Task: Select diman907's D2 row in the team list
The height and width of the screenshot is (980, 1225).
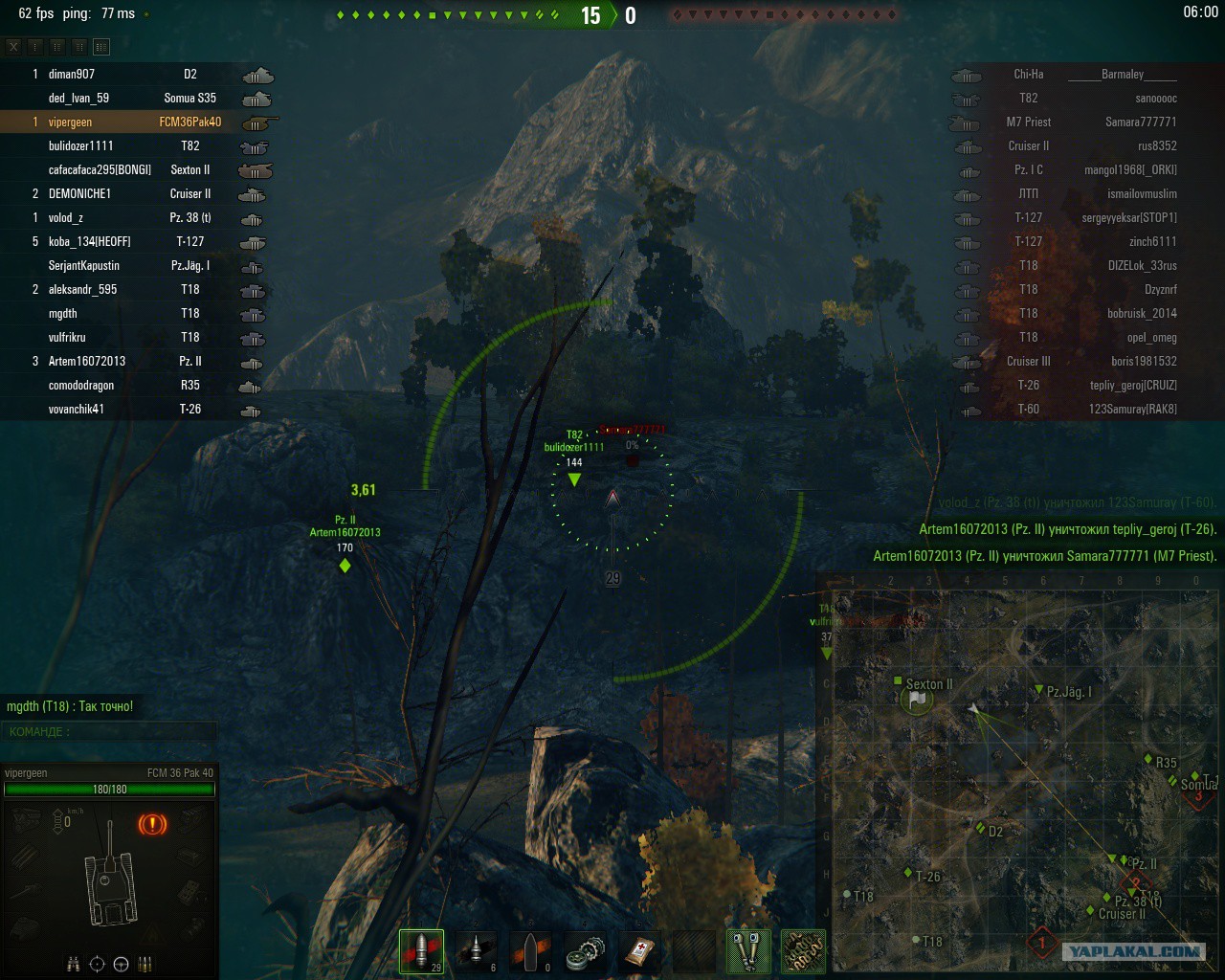Action: [134, 74]
